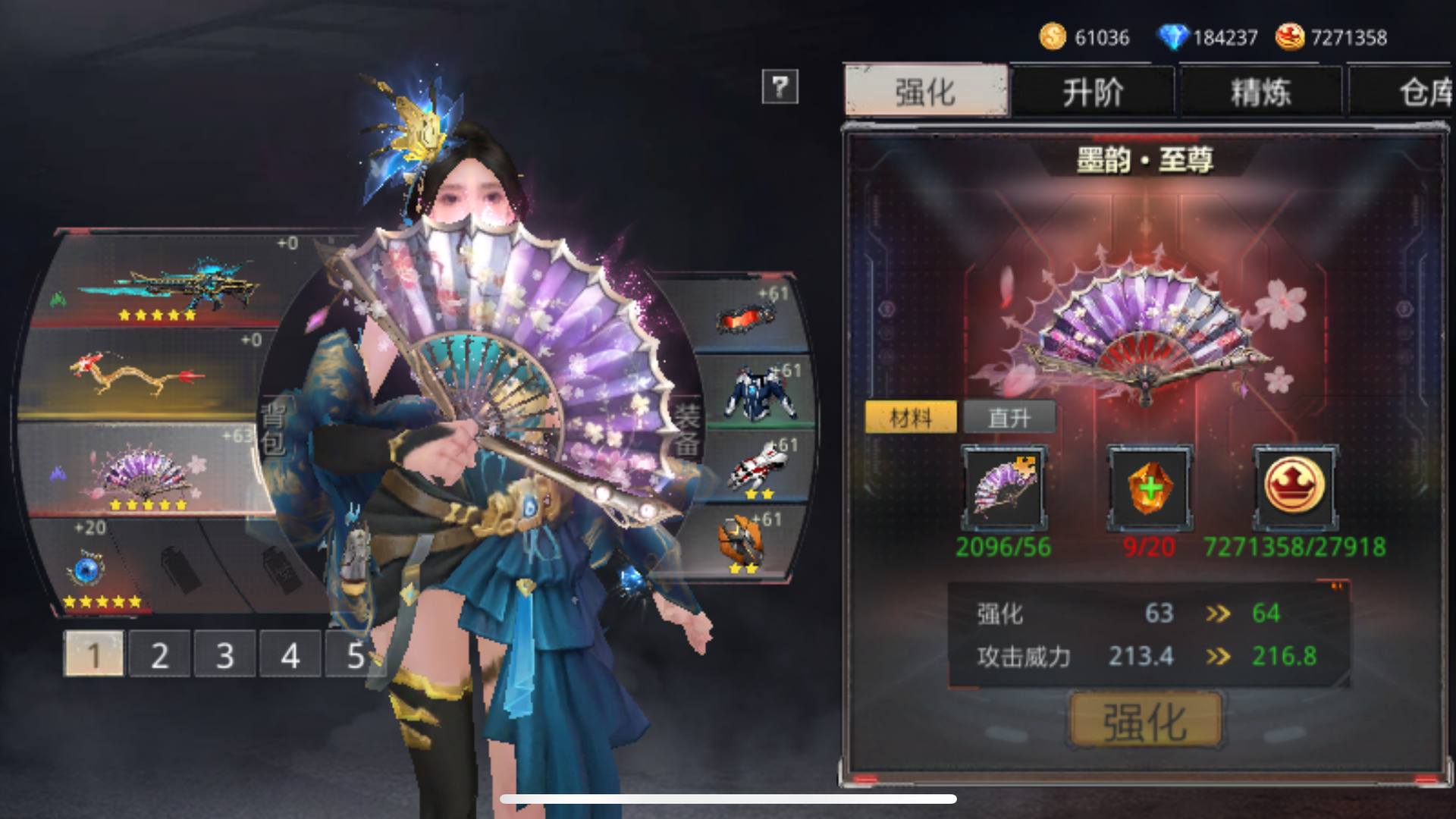Screen dimensions: 1456x819
Task: Open the 背包 backpack panel
Action: point(271,428)
